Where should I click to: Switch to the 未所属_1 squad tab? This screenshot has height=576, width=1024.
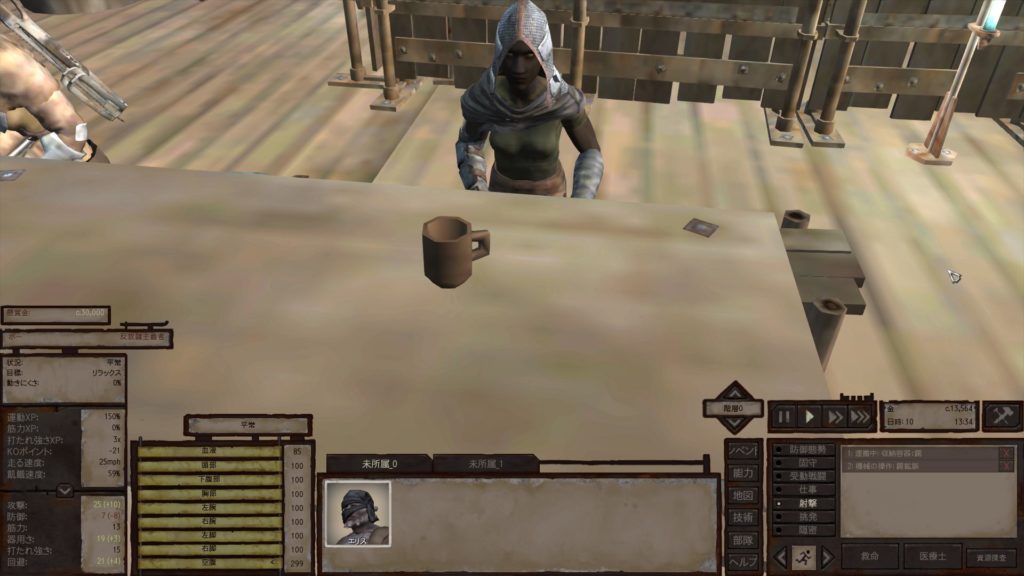click(487, 464)
